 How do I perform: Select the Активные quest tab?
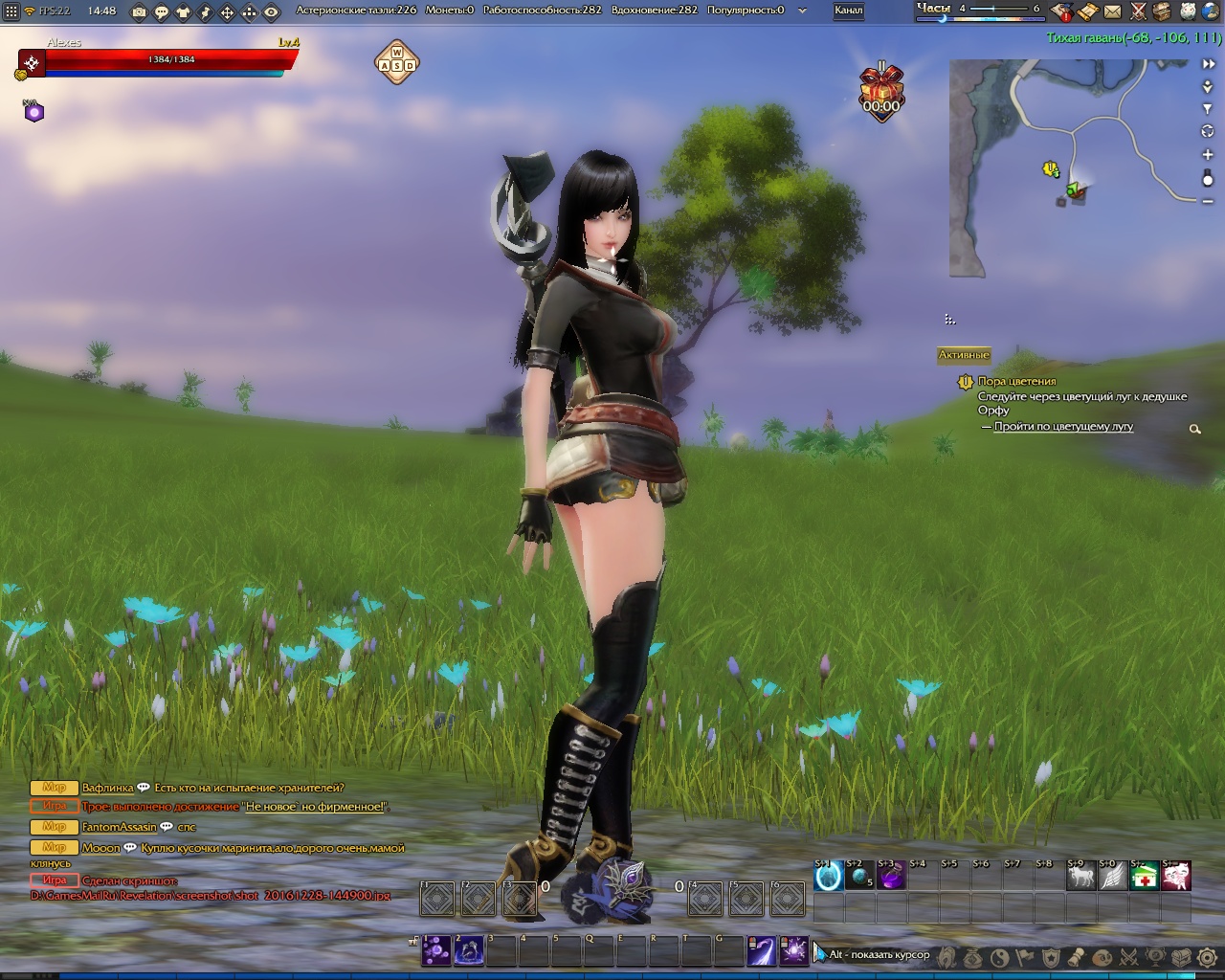(x=963, y=354)
